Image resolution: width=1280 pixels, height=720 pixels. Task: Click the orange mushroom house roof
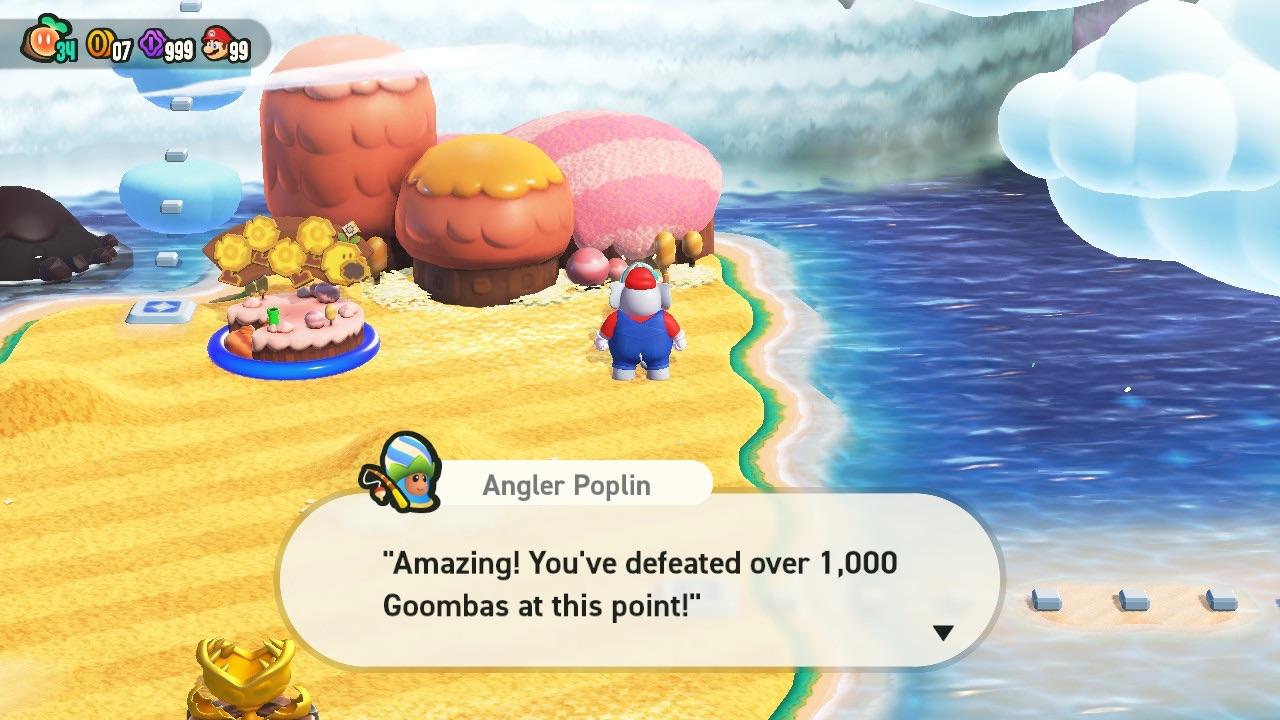485,190
